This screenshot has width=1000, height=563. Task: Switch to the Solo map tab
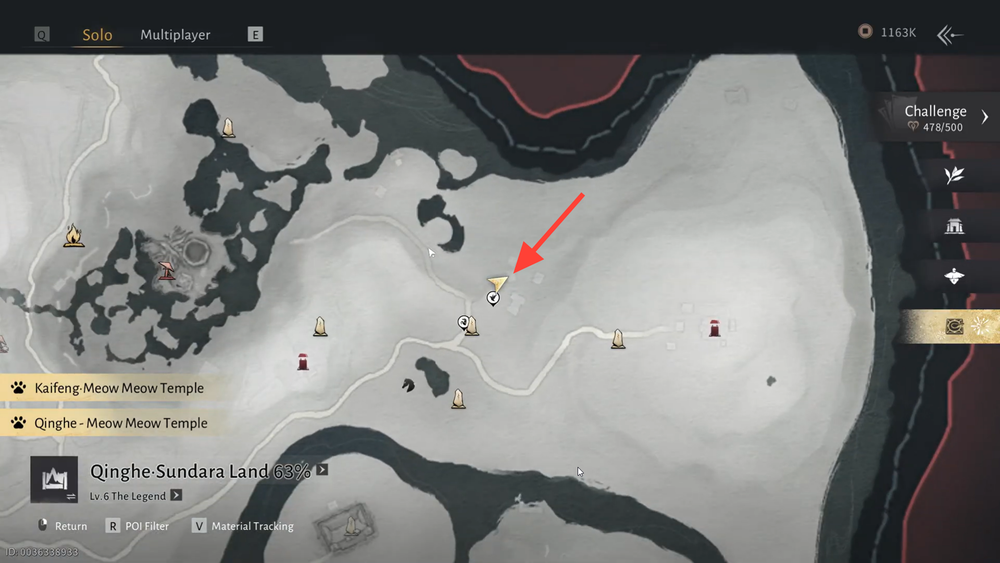pos(97,35)
